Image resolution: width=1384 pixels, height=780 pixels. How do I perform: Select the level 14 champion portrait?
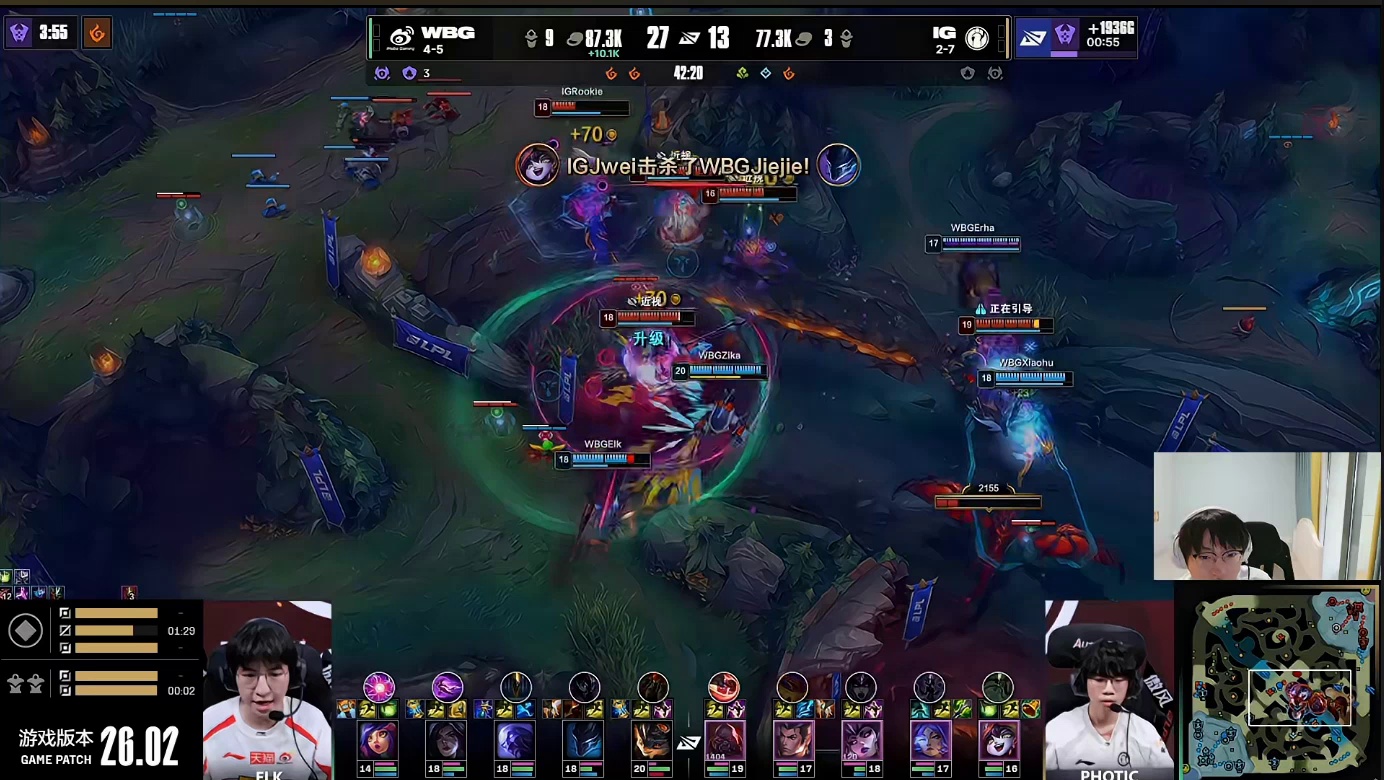[x=379, y=741]
